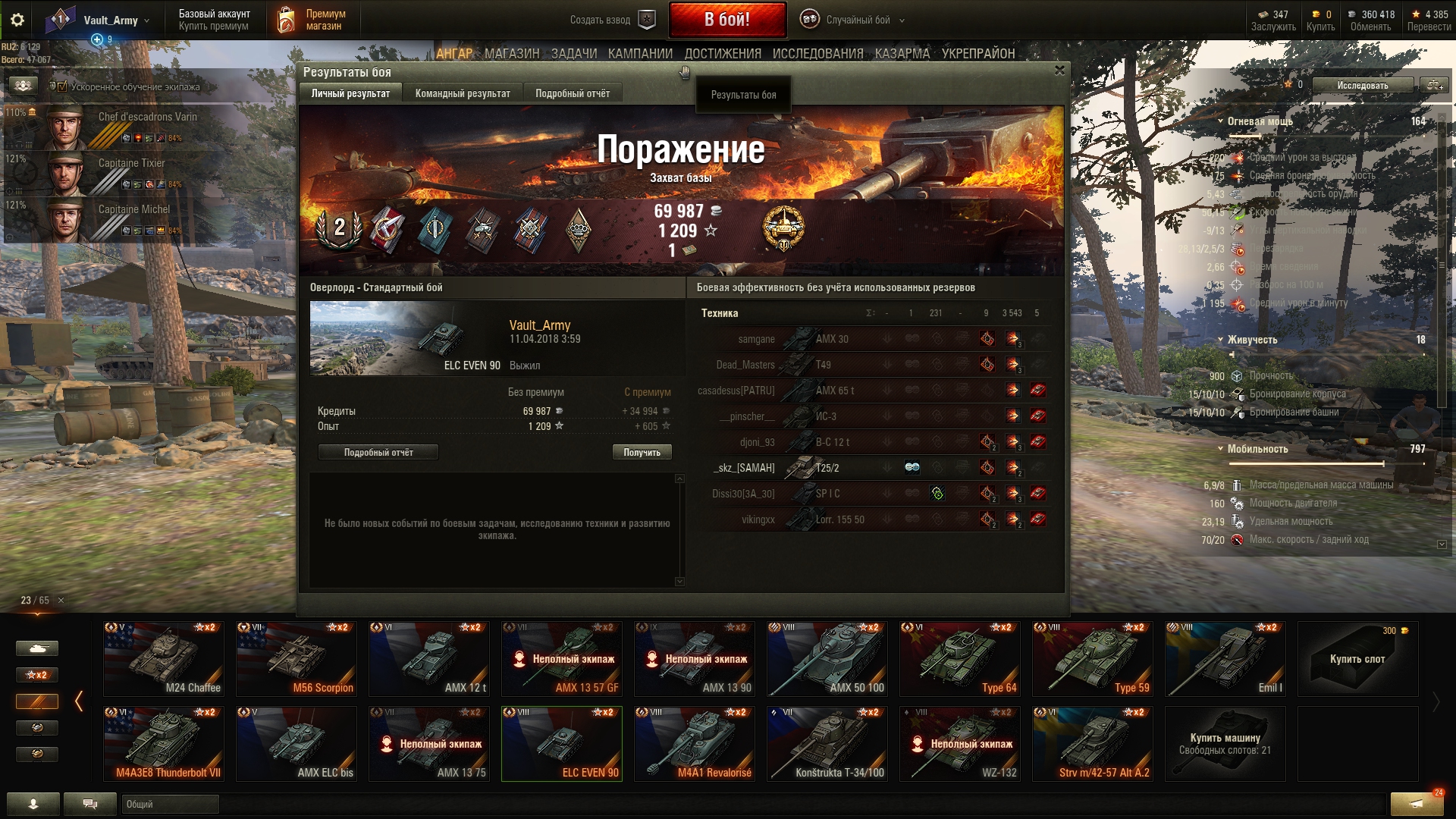Close the Результаты боя window
This screenshot has width=1456, height=819.
click(x=1059, y=71)
